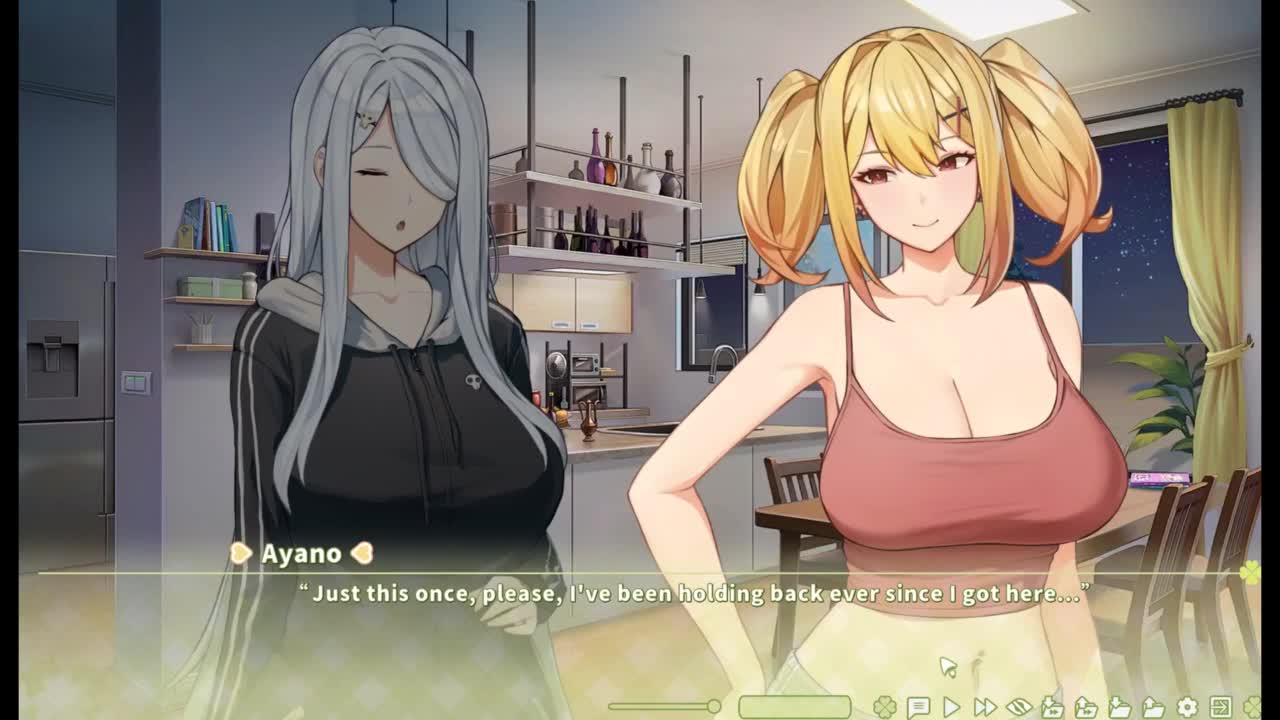Hide the text window using eye icon
The image size is (1280, 720).
pos(1018,707)
